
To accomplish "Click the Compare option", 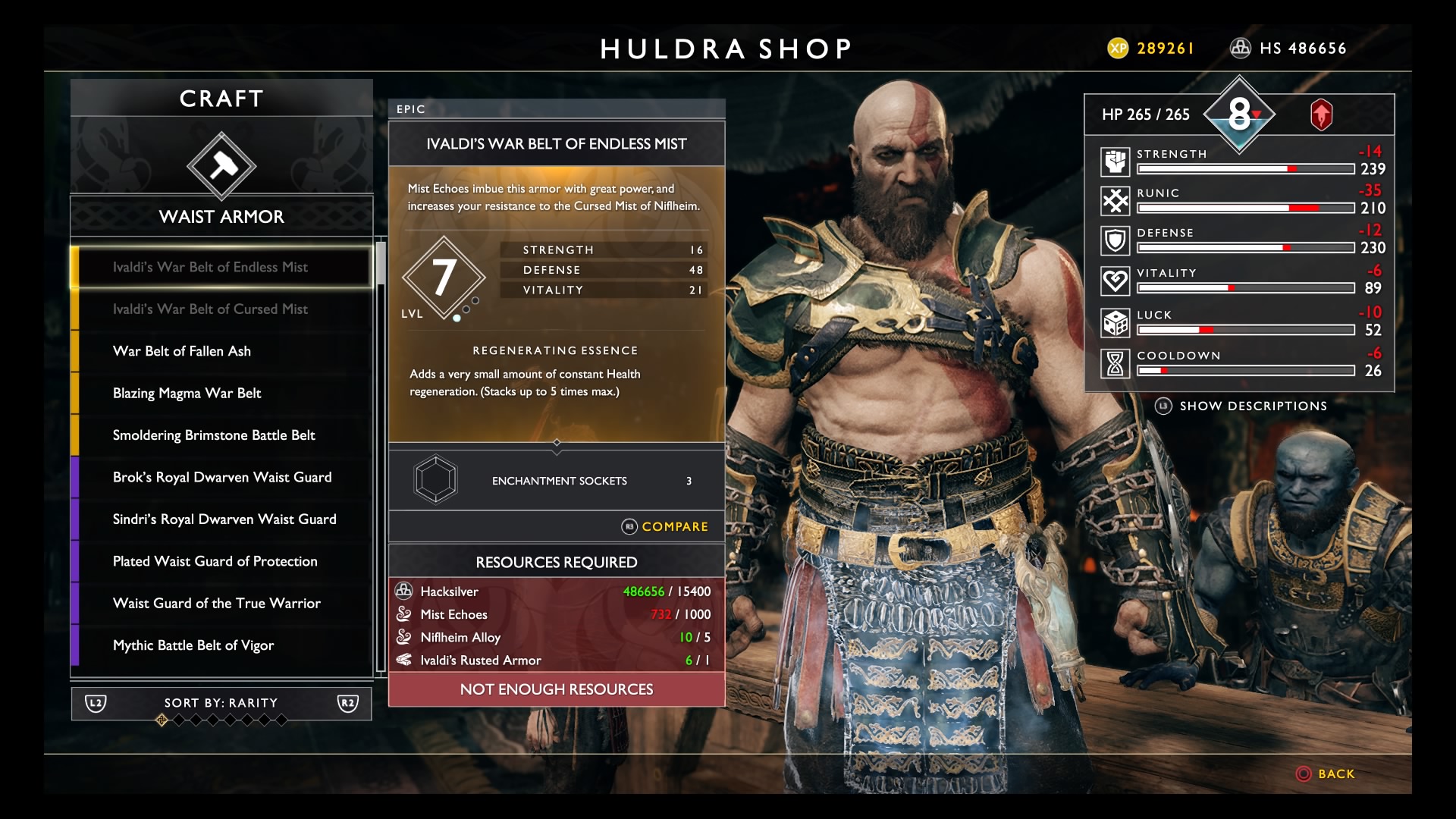I will [665, 526].
